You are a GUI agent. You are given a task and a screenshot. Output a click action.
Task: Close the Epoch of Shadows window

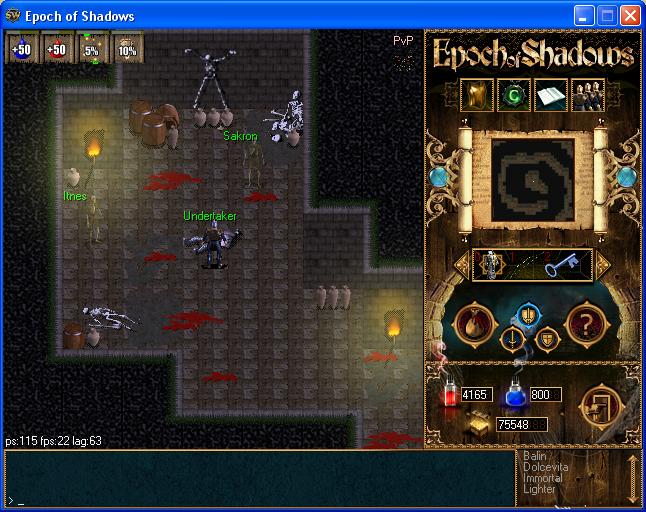pyautogui.click(x=630, y=16)
